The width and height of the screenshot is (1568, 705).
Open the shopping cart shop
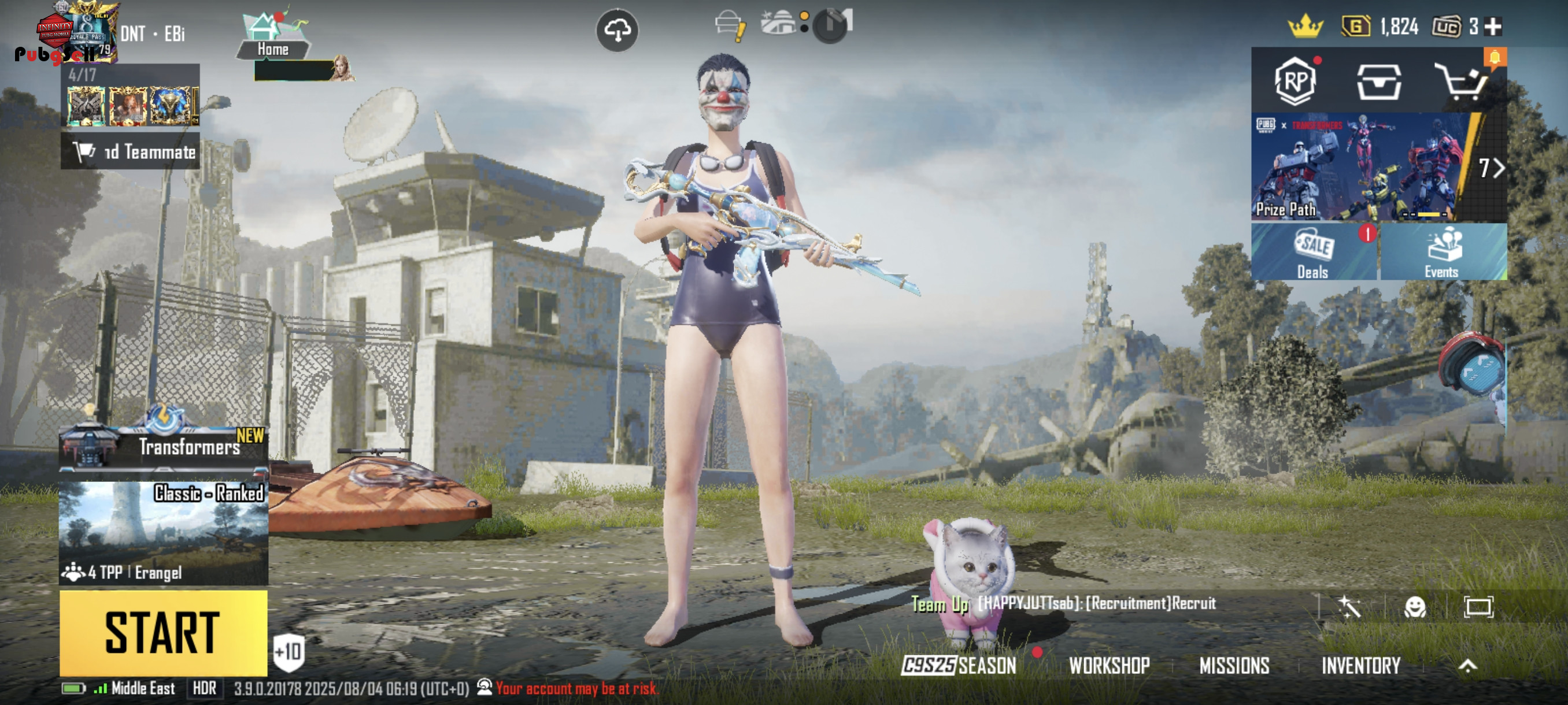pos(1461,81)
